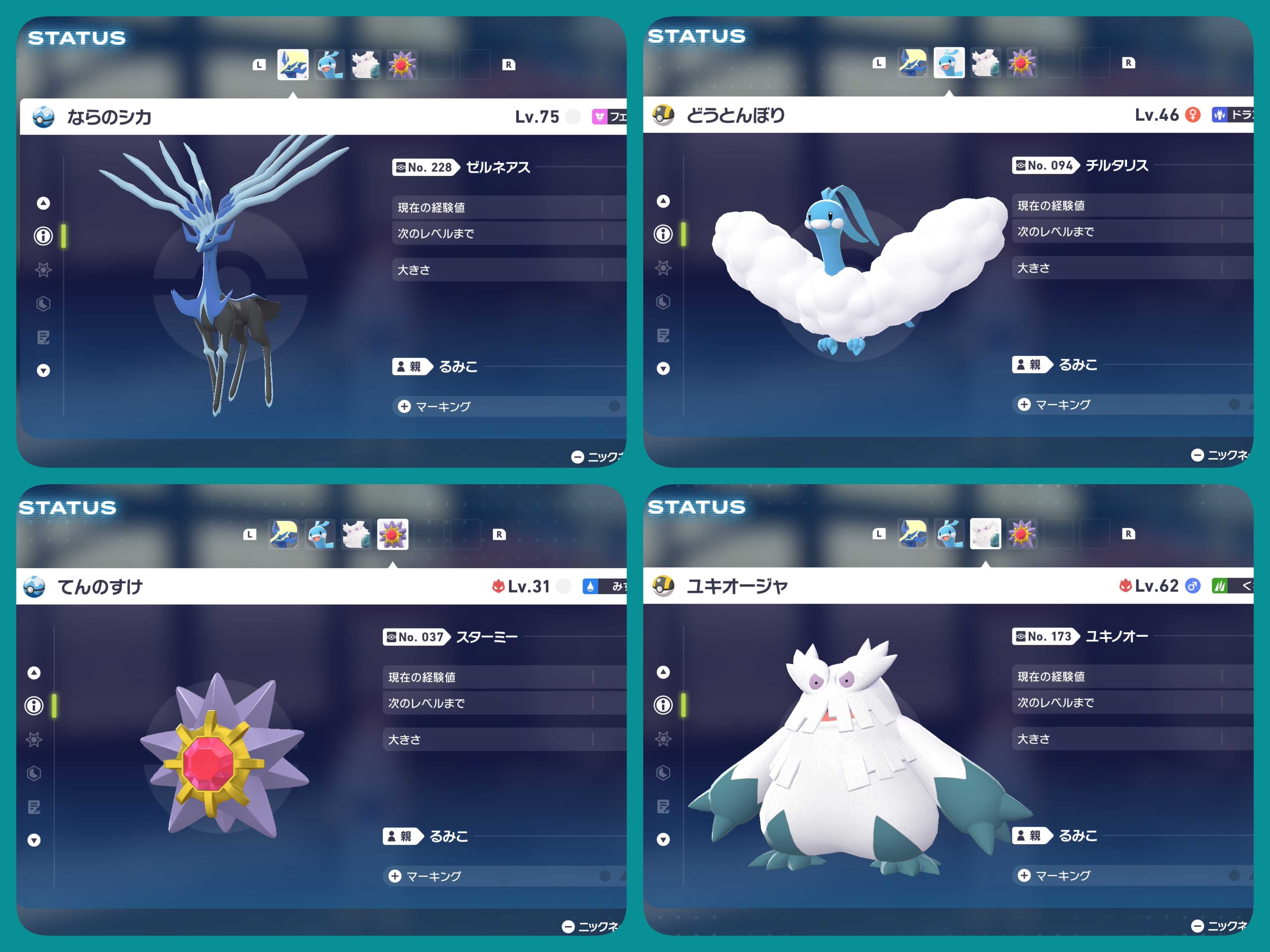The width and height of the screenshot is (1270, 952).
Task: Open the マーキング row on スターミー's status screen
Action: (x=433, y=876)
